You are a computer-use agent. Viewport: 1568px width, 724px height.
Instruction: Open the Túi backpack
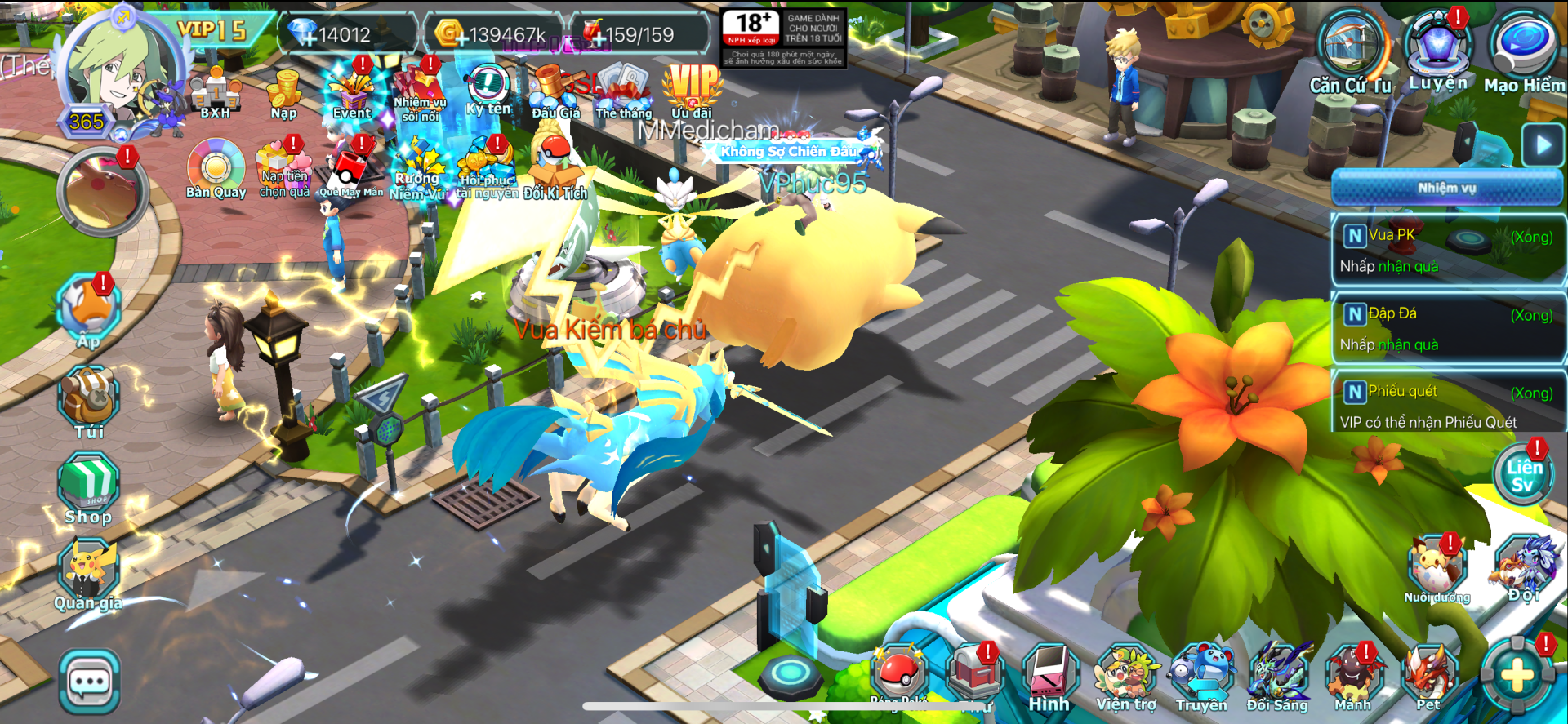[x=89, y=402]
